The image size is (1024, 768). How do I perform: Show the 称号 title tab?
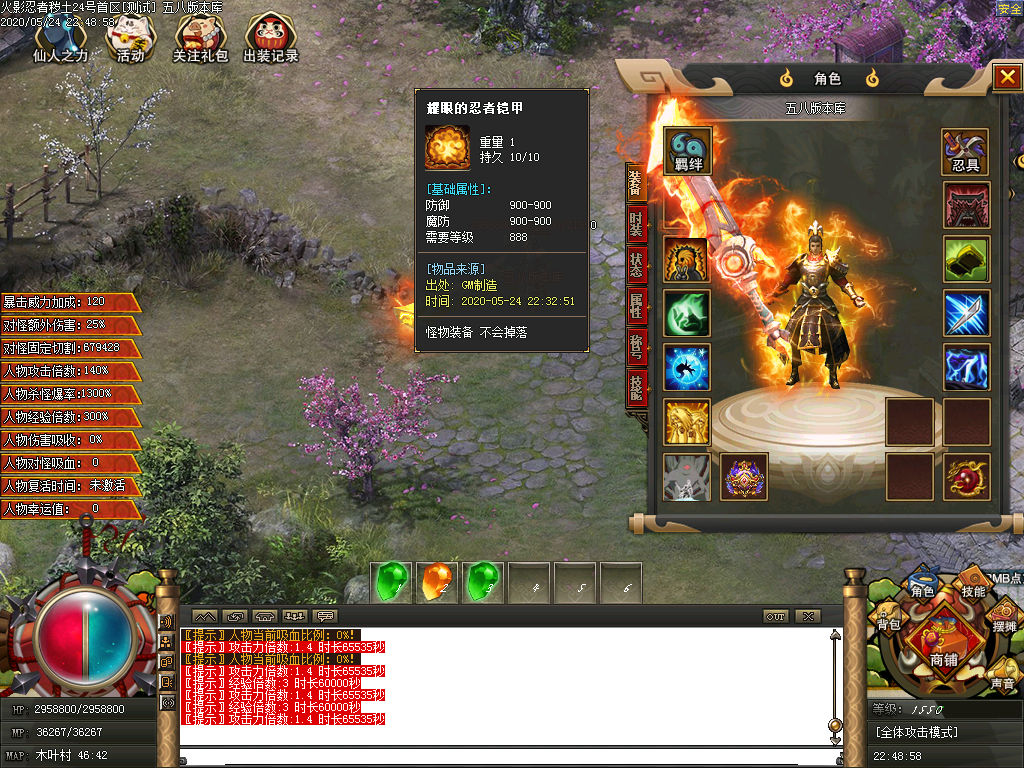[637, 348]
